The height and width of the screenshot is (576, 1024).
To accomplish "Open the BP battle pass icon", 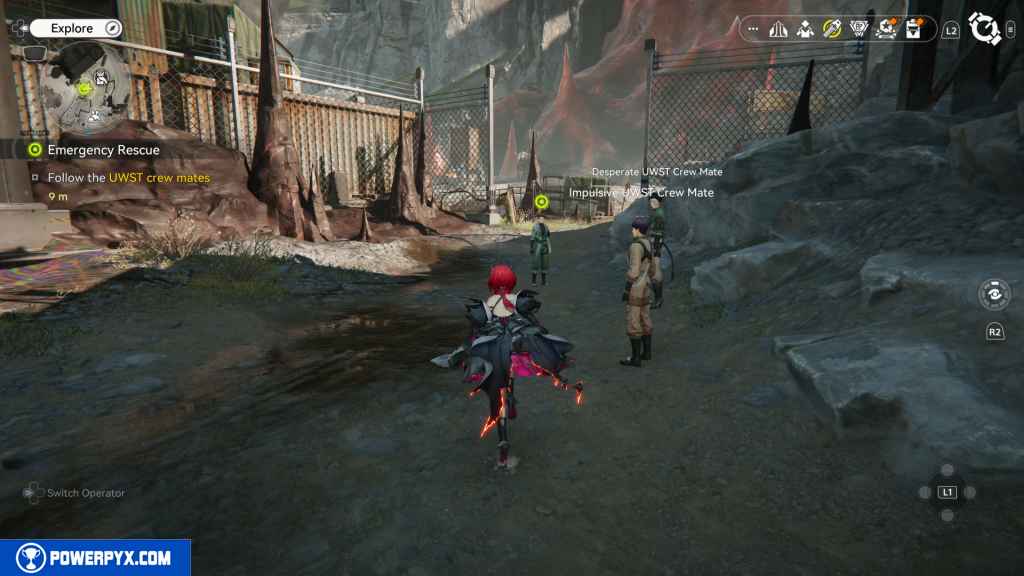I will click(x=858, y=29).
